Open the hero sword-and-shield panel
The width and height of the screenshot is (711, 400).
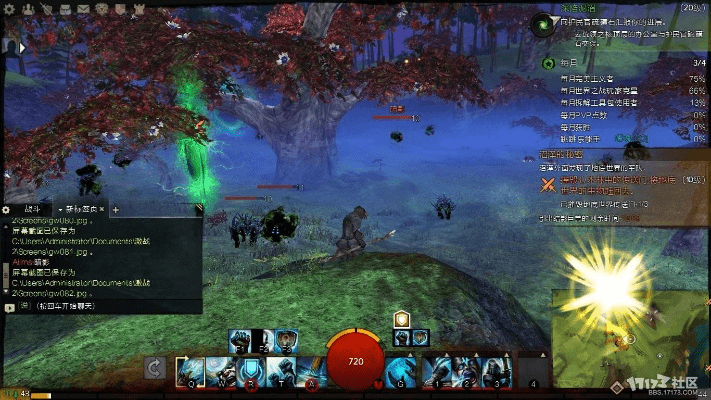(47, 8)
